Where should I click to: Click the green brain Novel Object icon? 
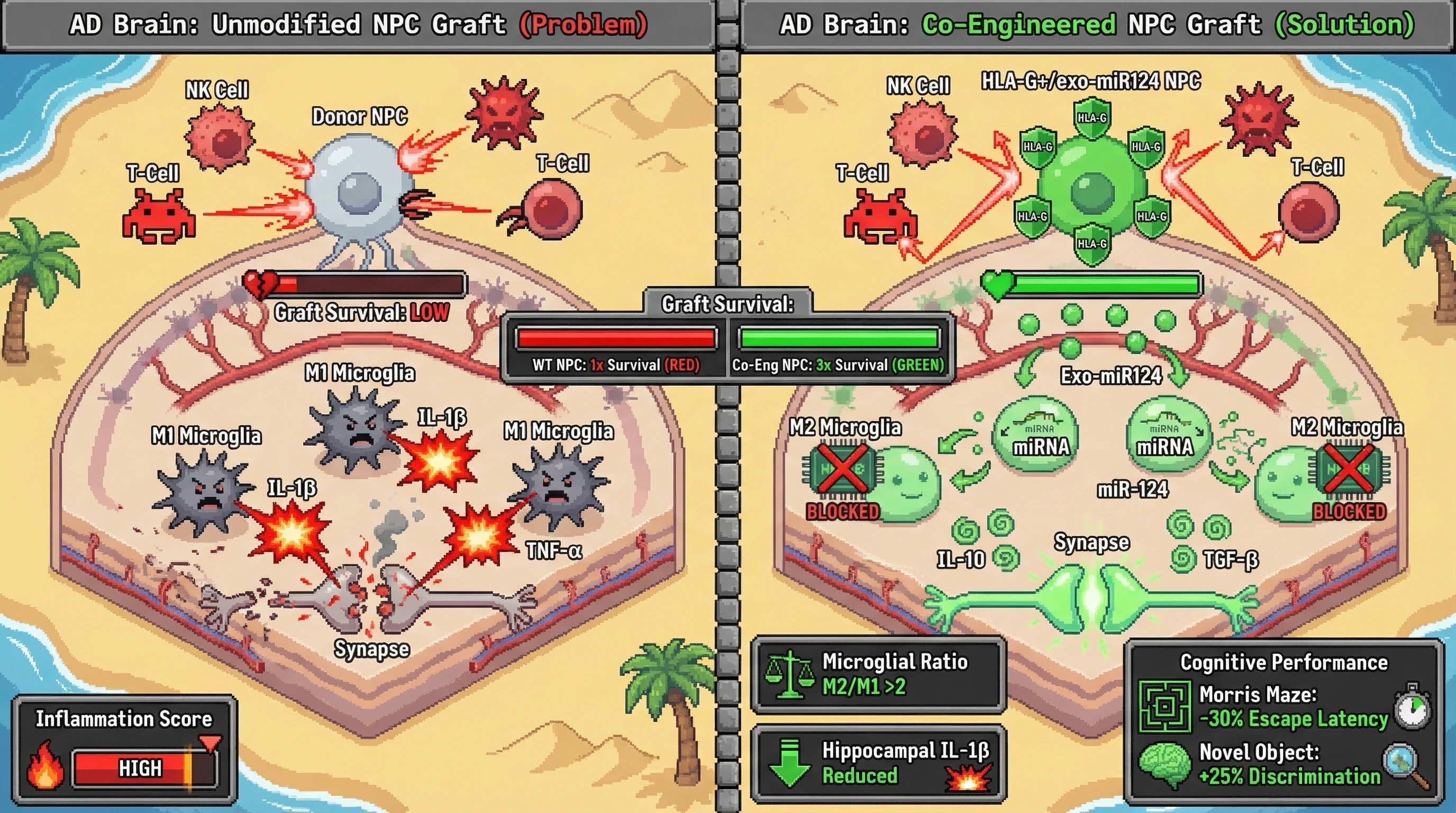point(1165,765)
